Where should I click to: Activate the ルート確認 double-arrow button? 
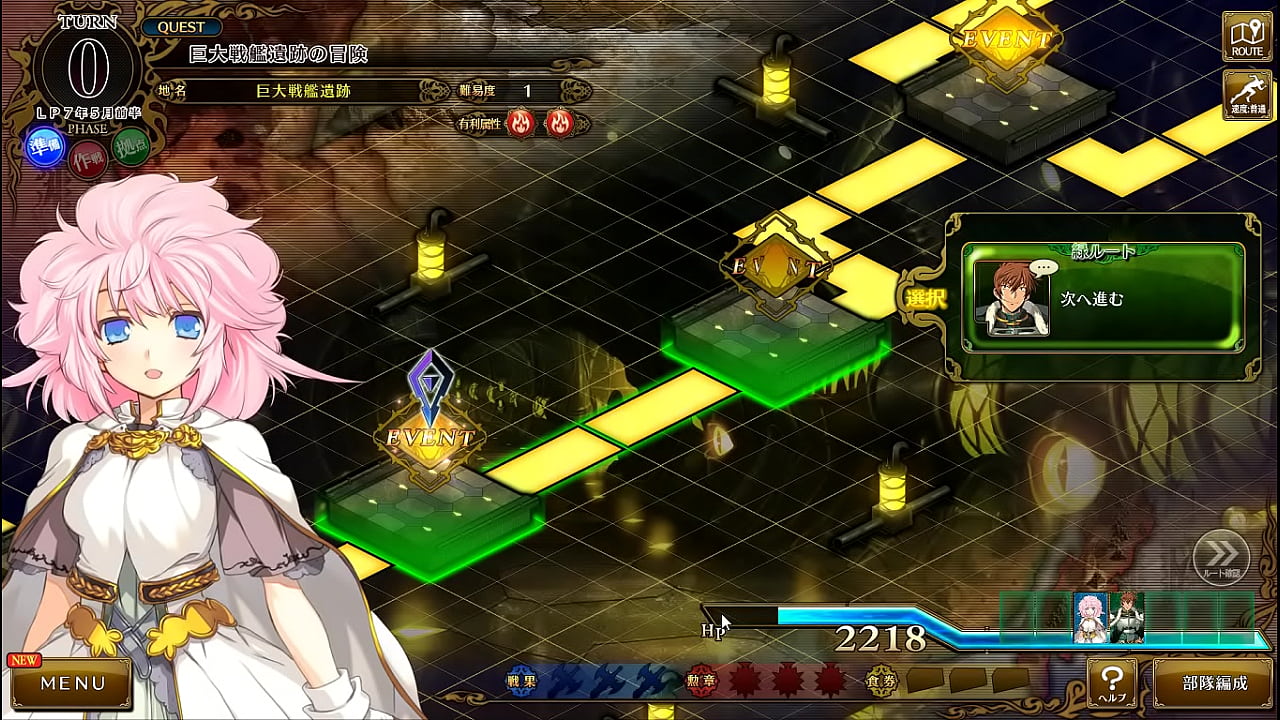[1221, 557]
